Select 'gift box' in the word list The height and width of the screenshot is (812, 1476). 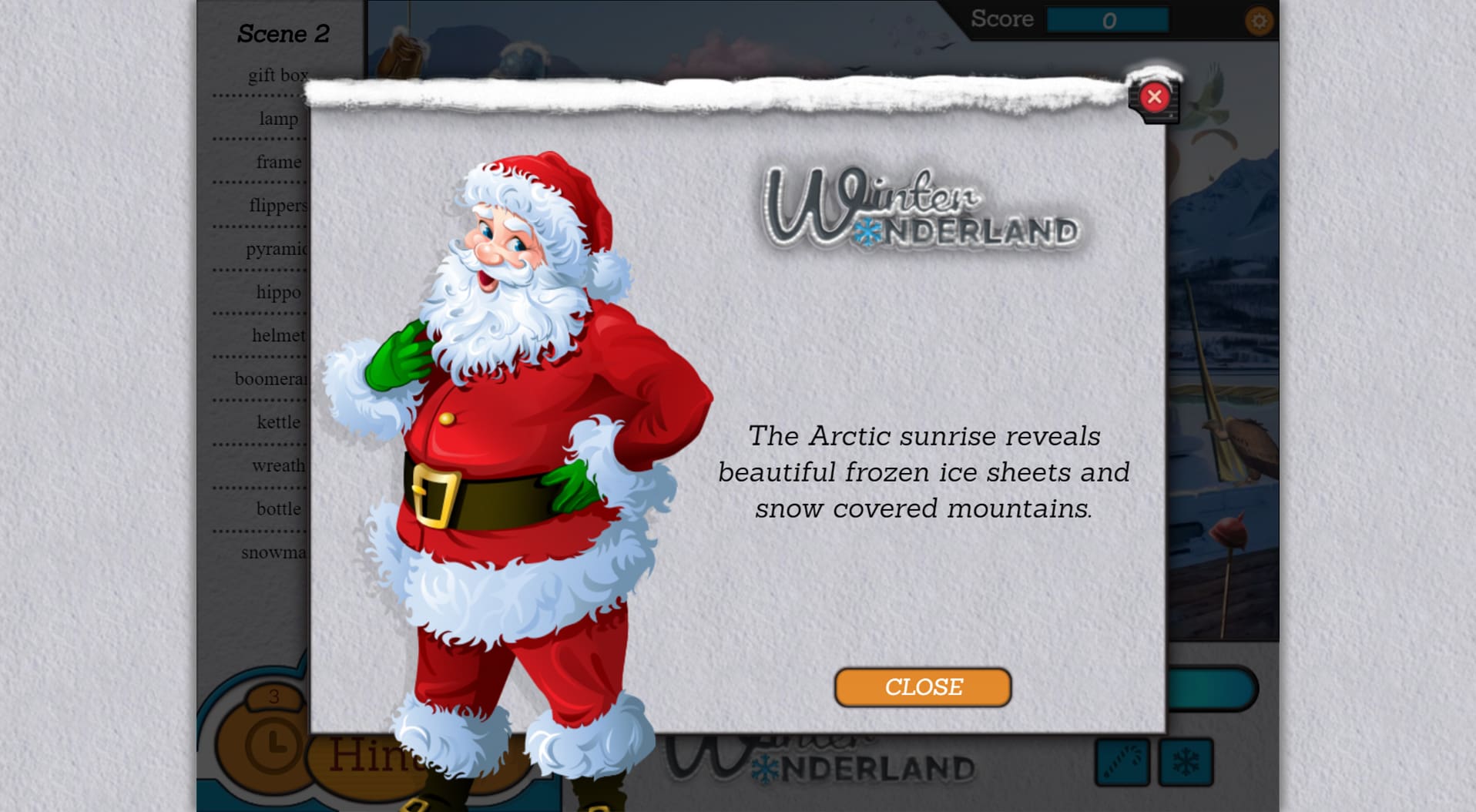coord(277,75)
